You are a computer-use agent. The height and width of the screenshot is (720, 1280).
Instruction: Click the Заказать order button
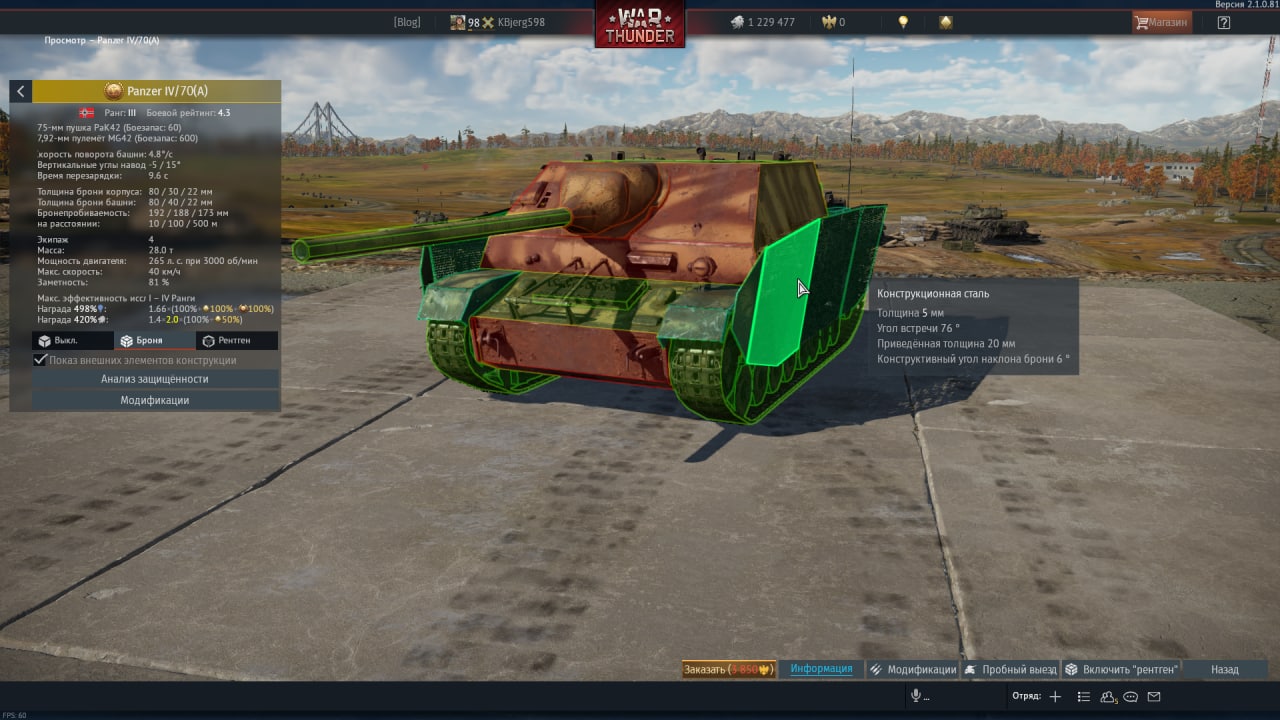[x=728, y=669]
